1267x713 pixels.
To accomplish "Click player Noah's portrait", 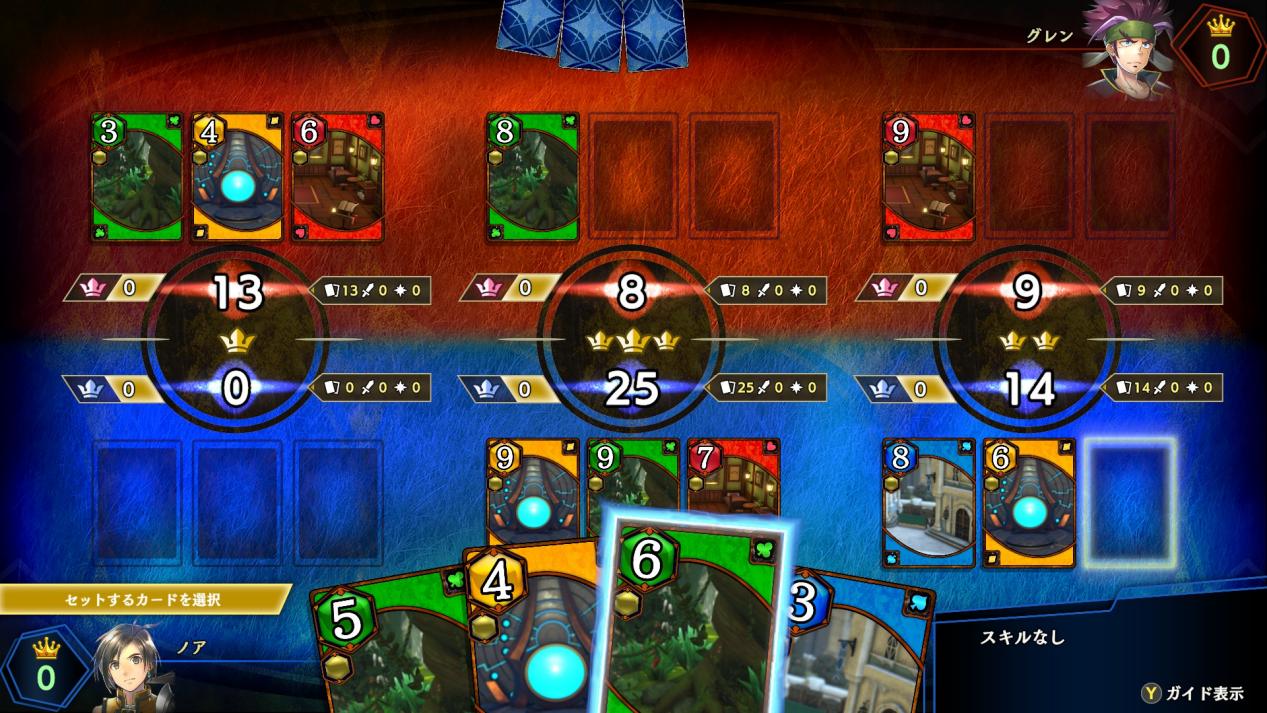I will pyautogui.click(x=130, y=667).
